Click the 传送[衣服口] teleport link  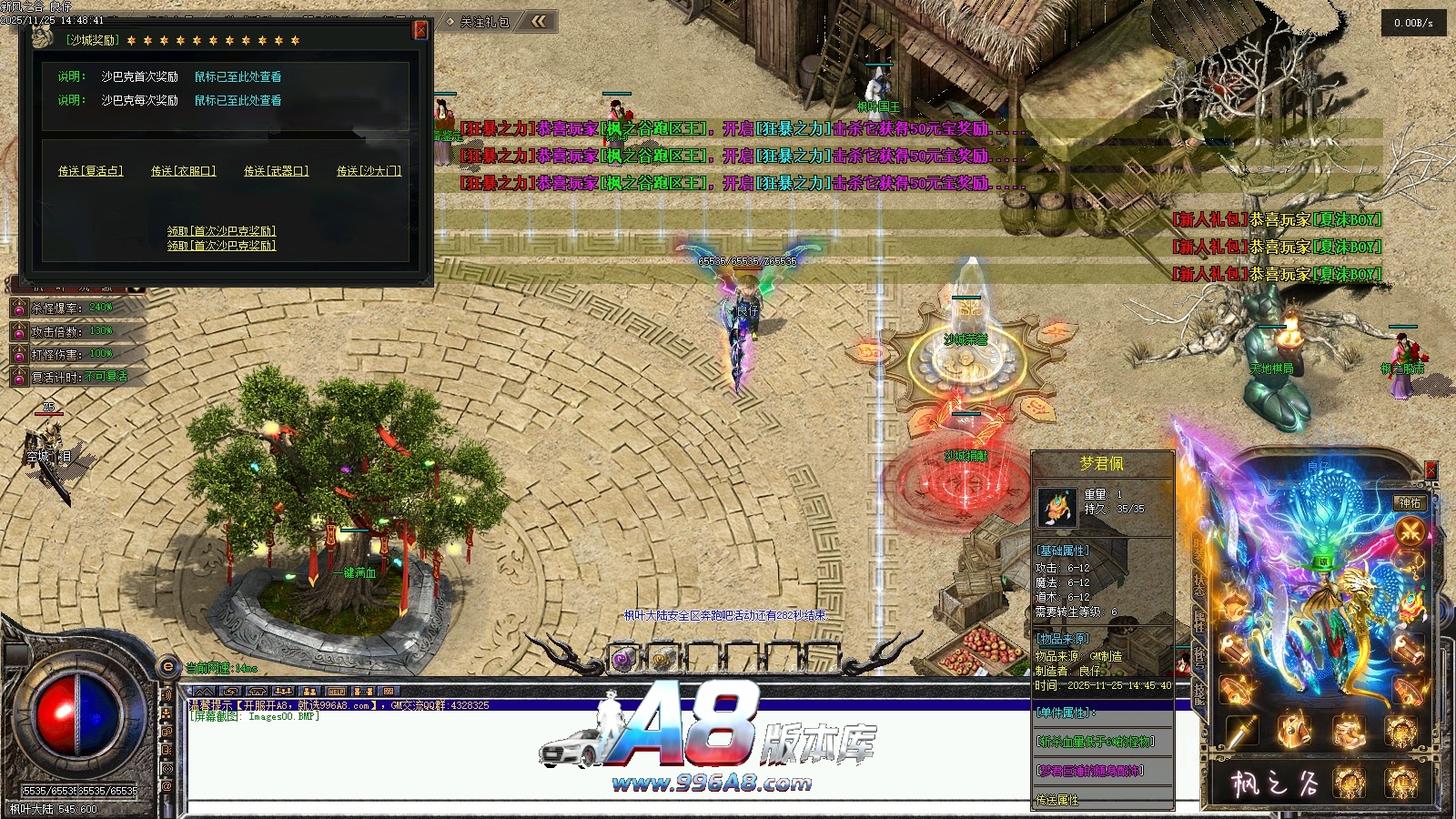point(183,171)
